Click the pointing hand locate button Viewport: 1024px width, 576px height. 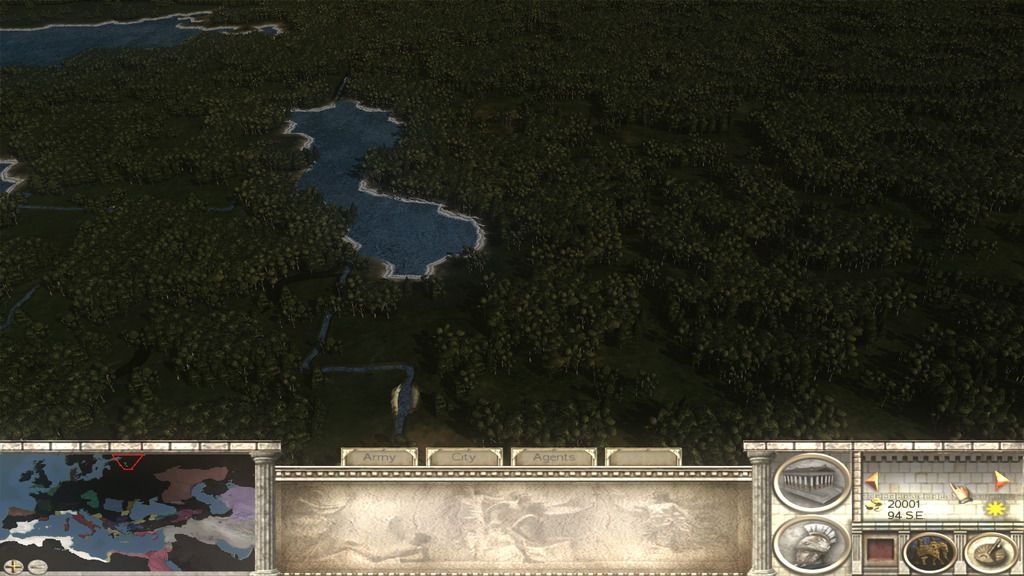[x=960, y=492]
